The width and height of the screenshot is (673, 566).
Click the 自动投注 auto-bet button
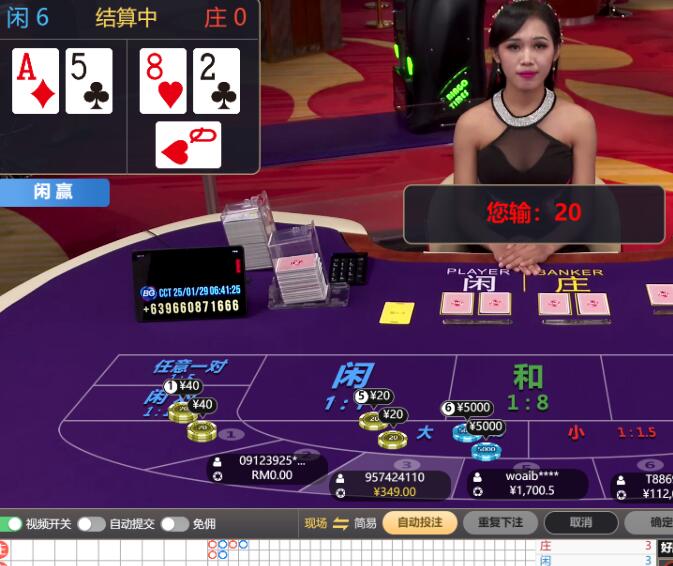[419, 522]
